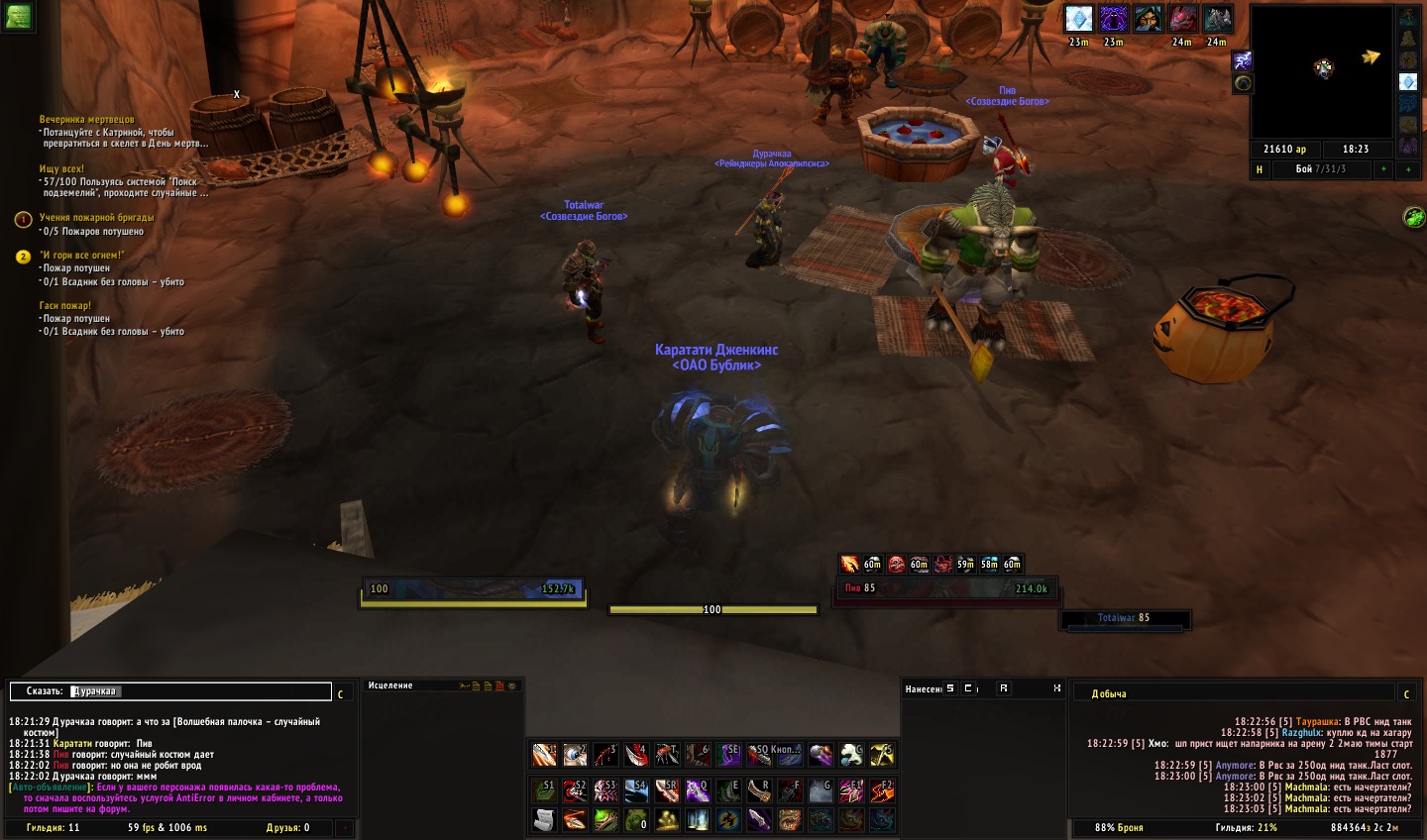Open the Друзья friends list

pos(287,827)
